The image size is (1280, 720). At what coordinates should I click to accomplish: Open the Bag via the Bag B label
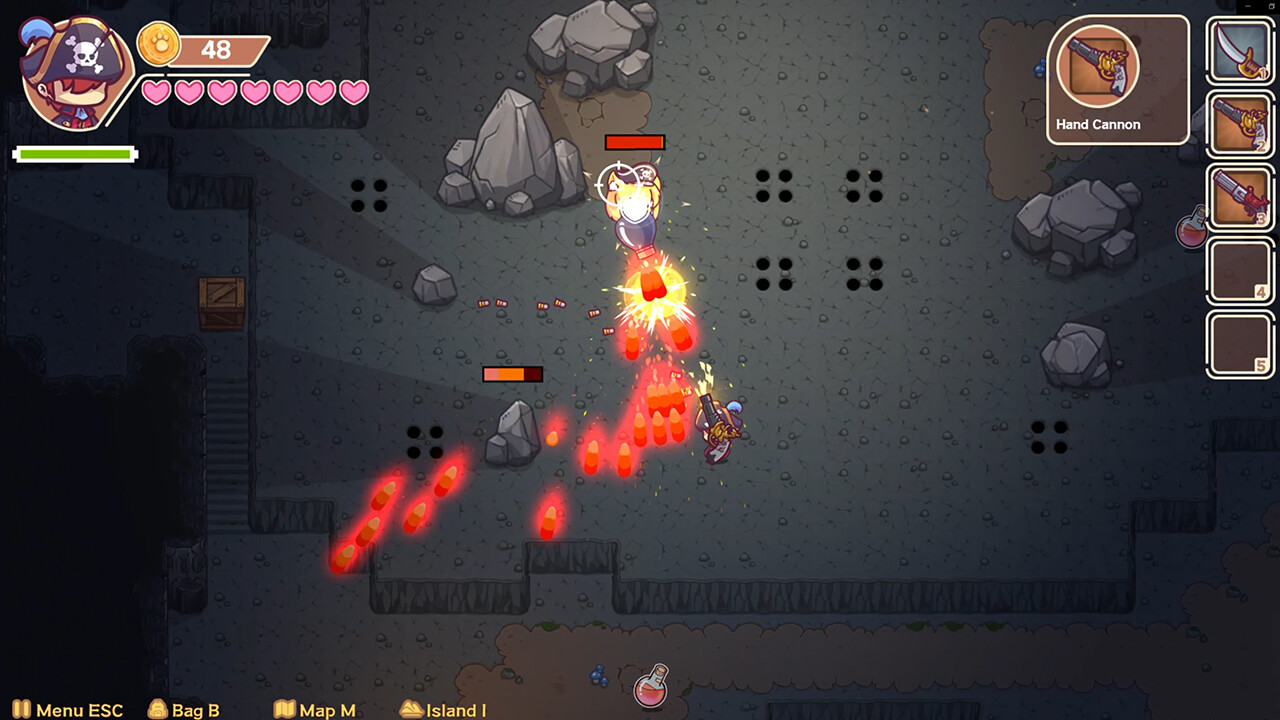(196, 710)
